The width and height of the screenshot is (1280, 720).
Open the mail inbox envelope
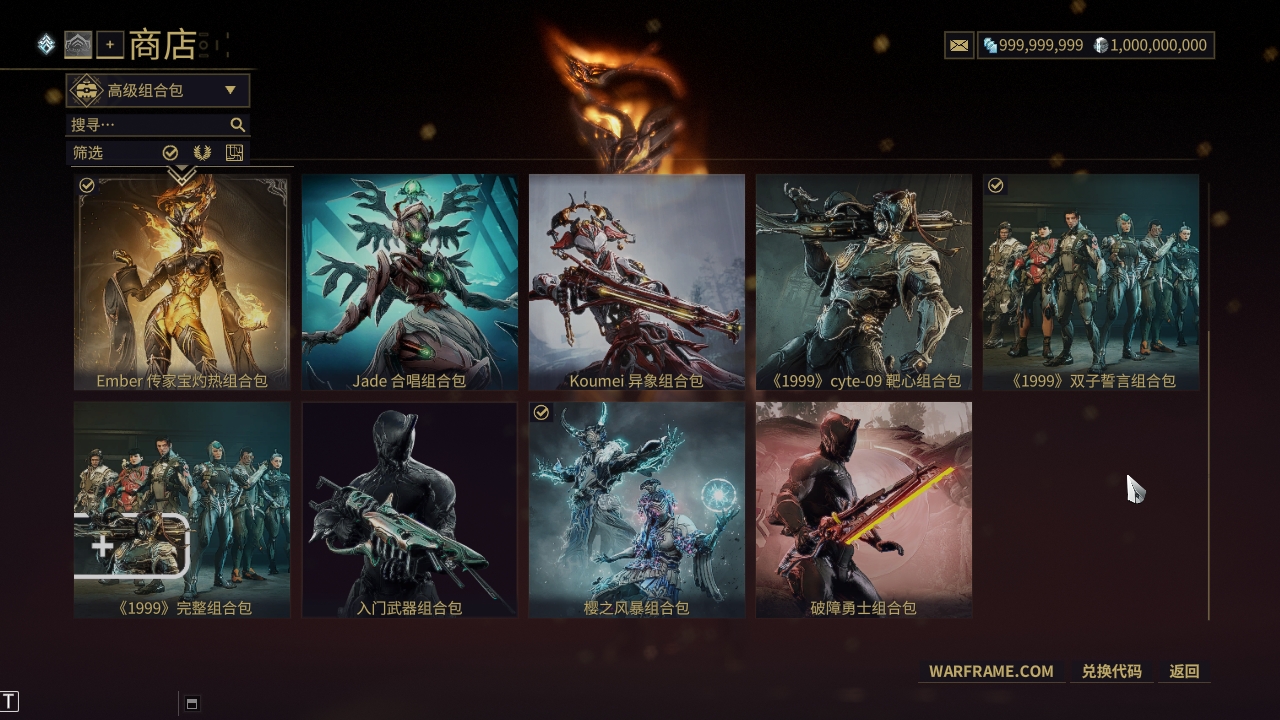tap(959, 45)
